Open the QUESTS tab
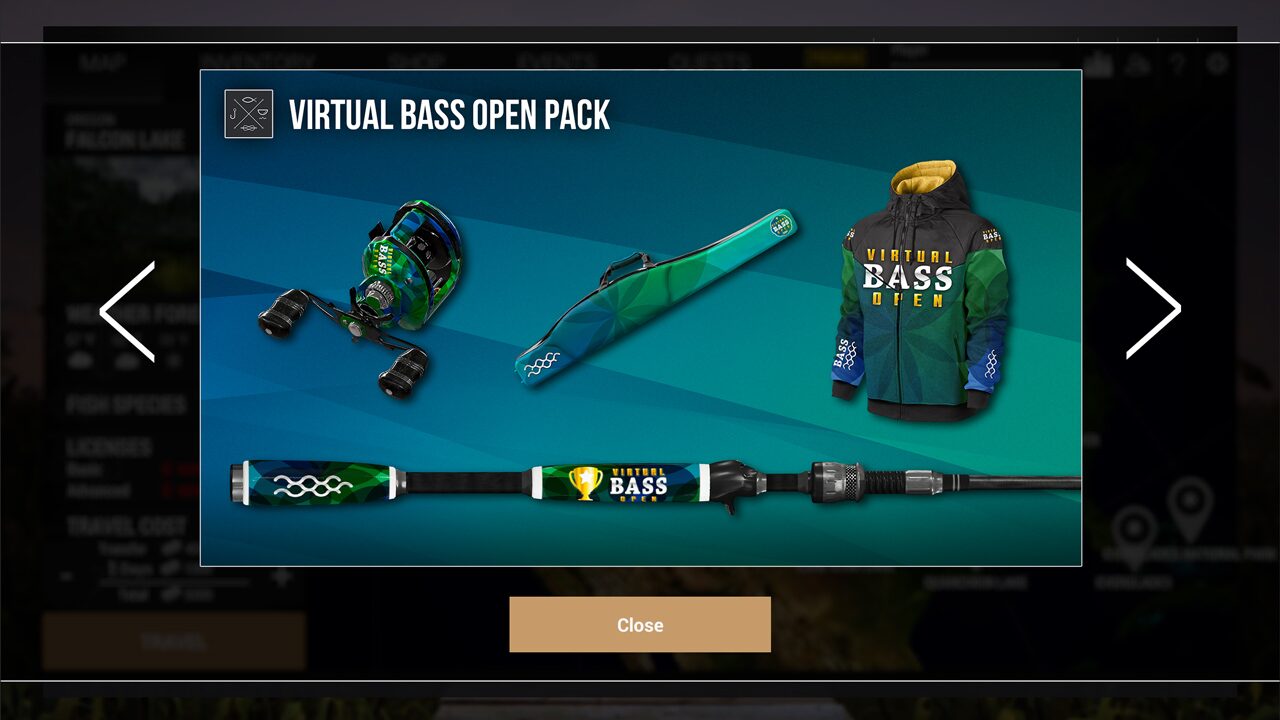This screenshot has width=1280, height=720. click(x=711, y=60)
